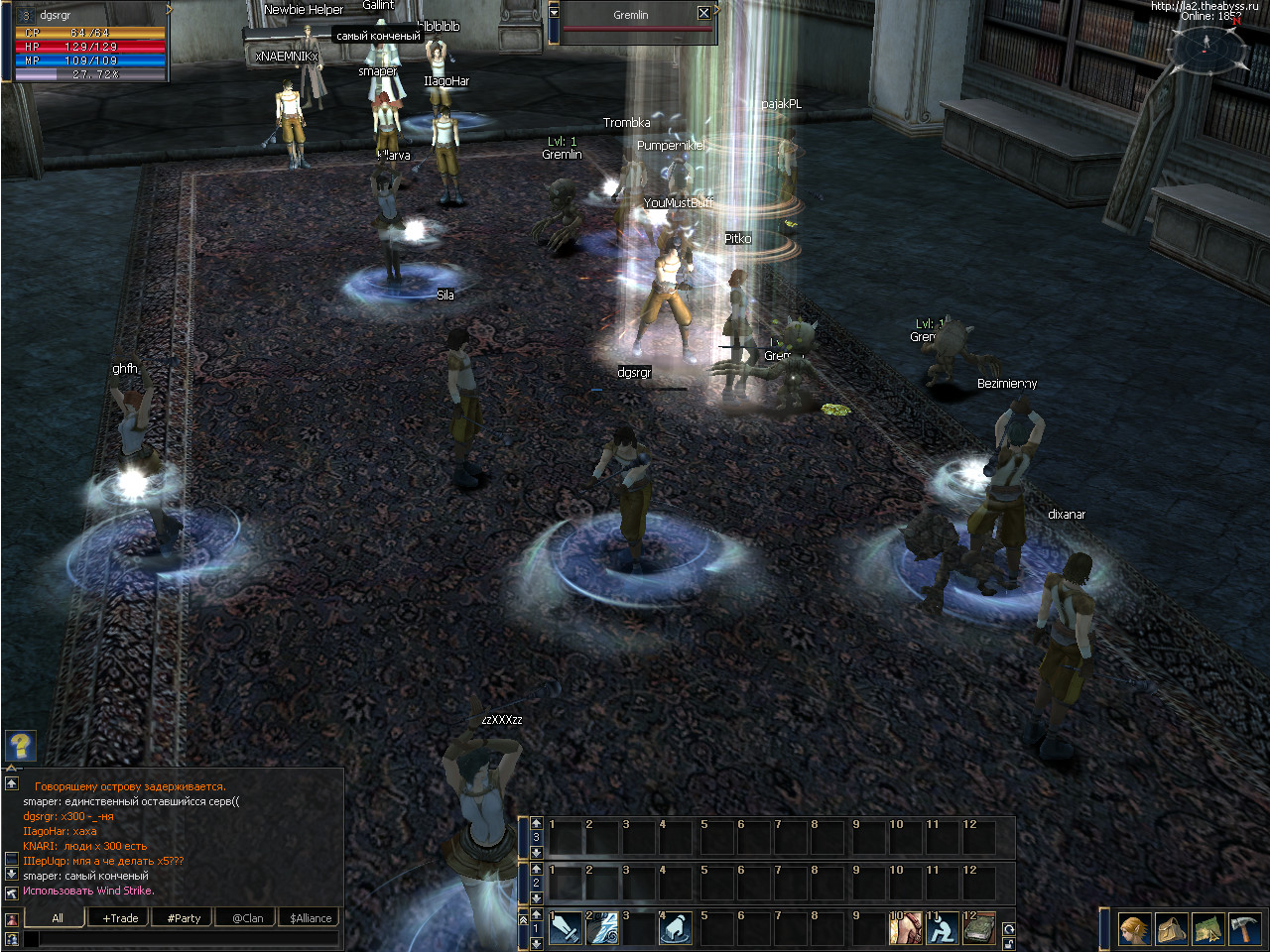The width and height of the screenshot is (1270, 952).
Task: Cast Wind Strike from the hotbar
Action: (x=602, y=929)
